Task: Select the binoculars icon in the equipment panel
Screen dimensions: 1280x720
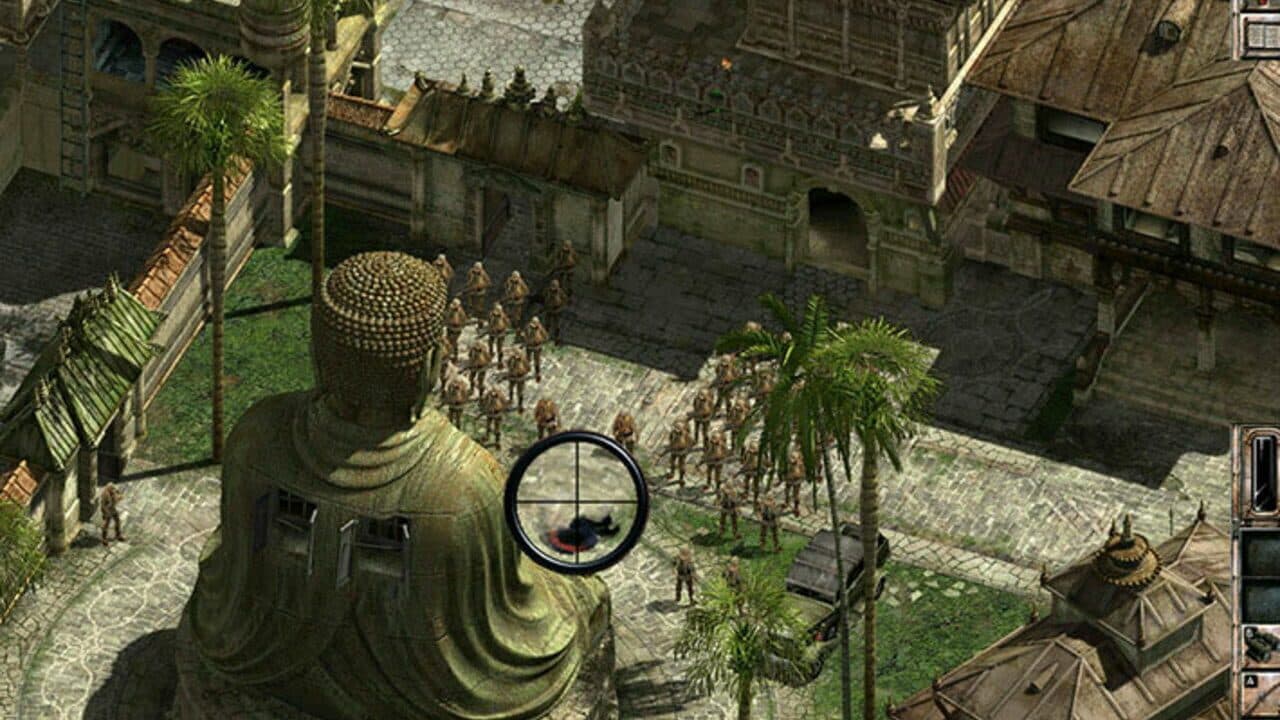Action: pos(1262,645)
